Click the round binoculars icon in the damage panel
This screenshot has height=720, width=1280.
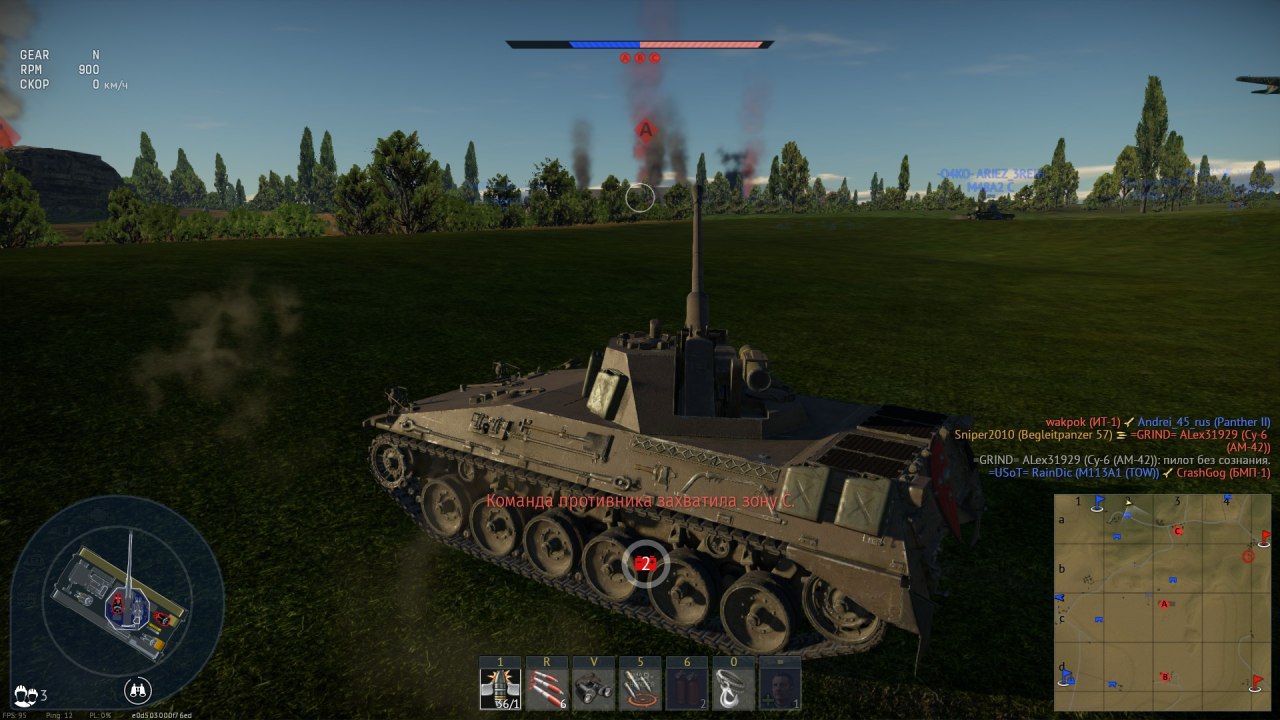coord(138,690)
